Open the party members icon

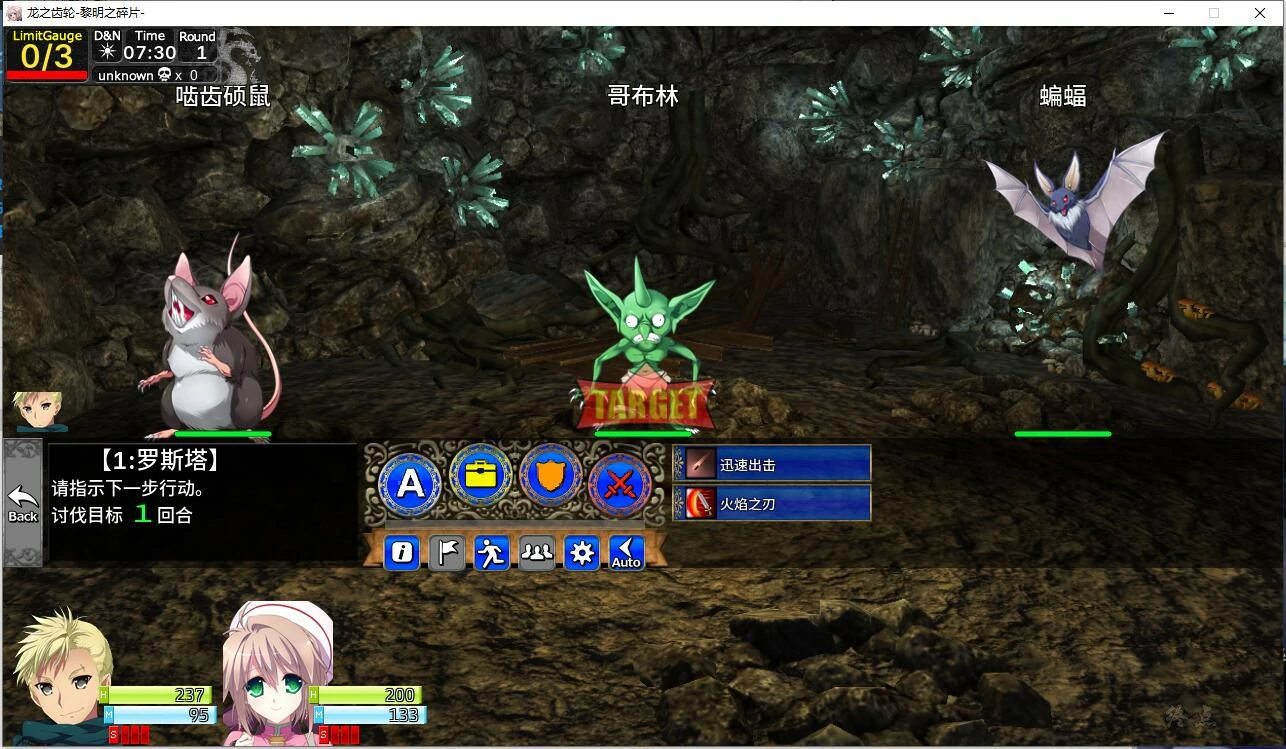point(537,552)
